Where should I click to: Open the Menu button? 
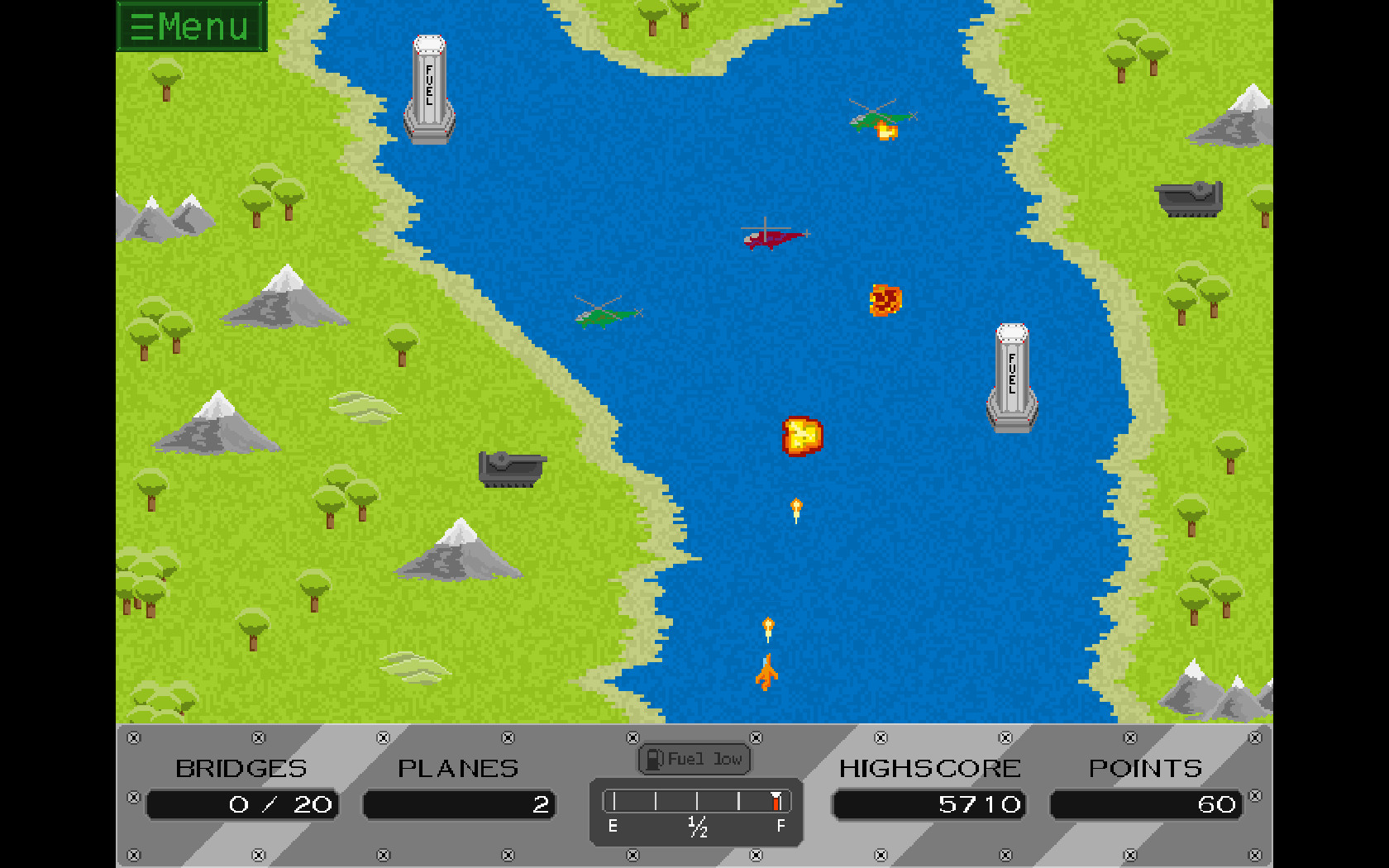(192, 26)
